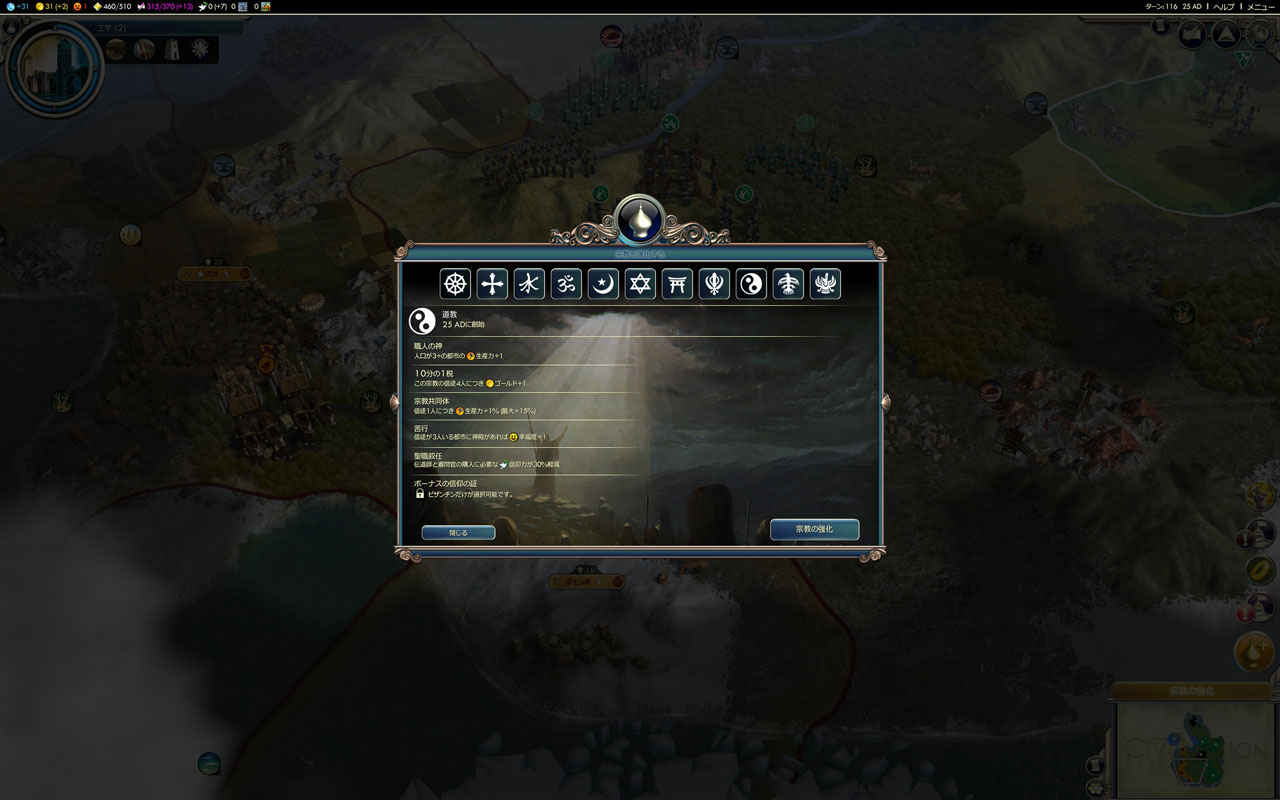Choose the Sikhism khanda icon
Viewport: 1280px width, 800px height.
[714, 284]
